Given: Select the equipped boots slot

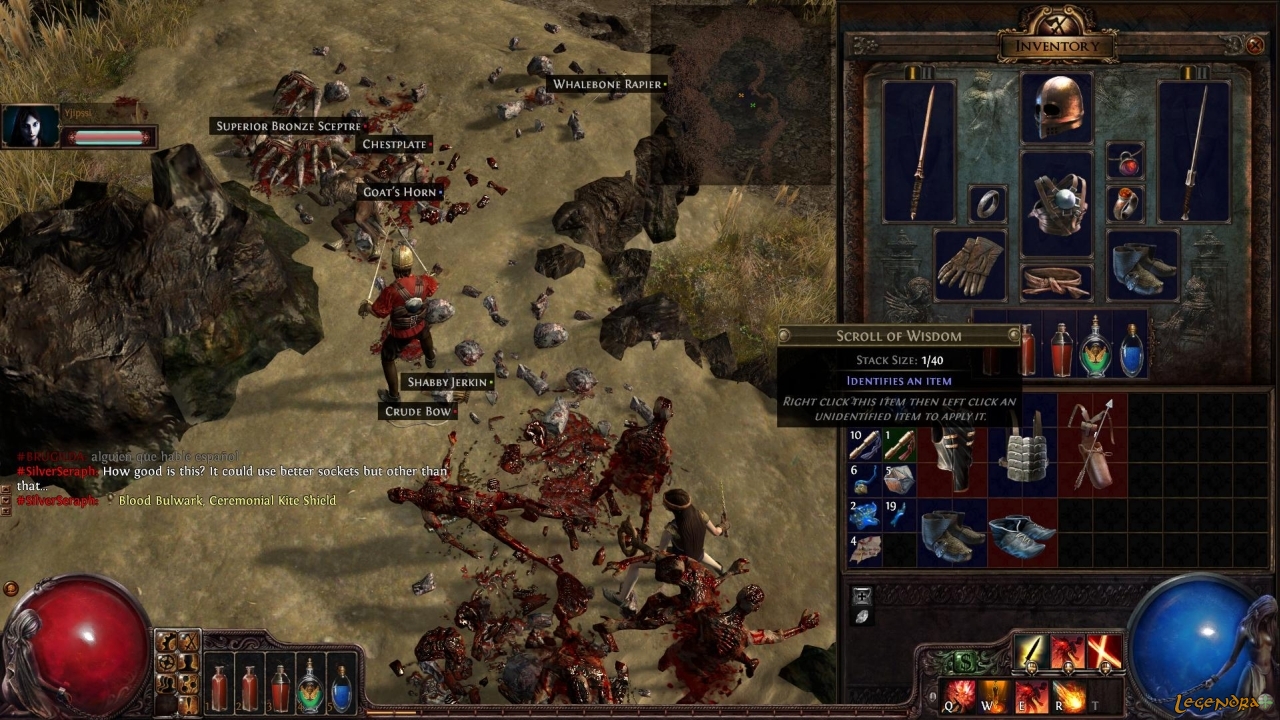Looking at the screenshot, I should pyautogui.click(x=1143, y=265).
